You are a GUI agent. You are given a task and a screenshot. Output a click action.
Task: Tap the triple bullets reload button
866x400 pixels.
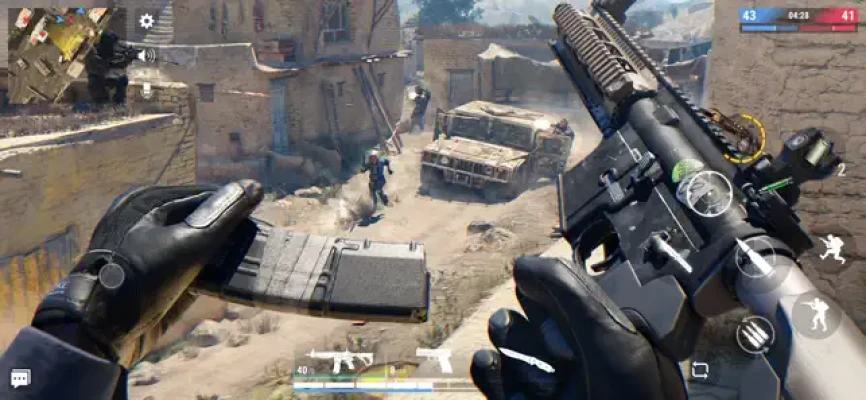(x=756, y=334)
